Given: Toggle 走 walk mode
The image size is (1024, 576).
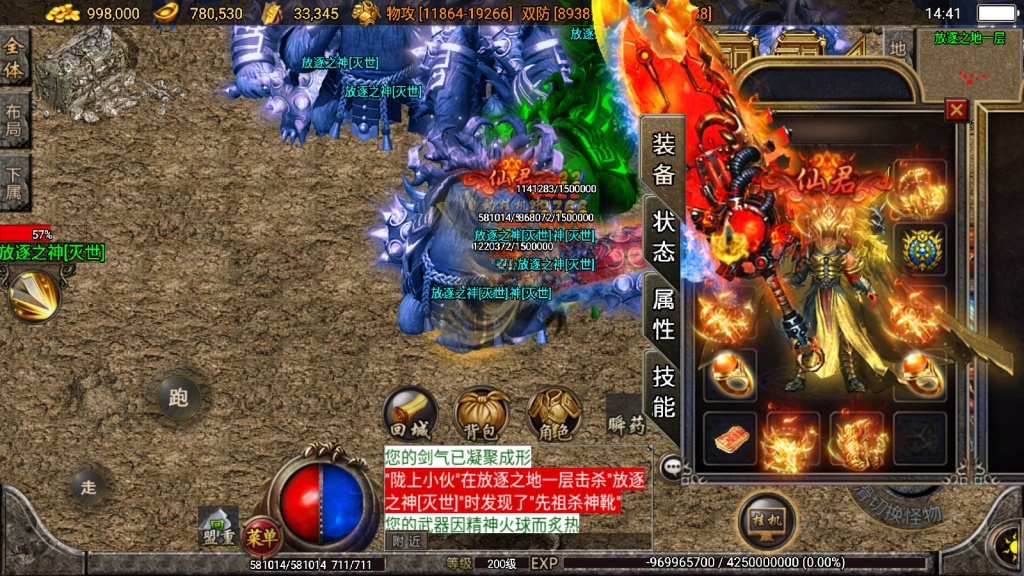Looking at the screenshot, I should pos(89,487).
